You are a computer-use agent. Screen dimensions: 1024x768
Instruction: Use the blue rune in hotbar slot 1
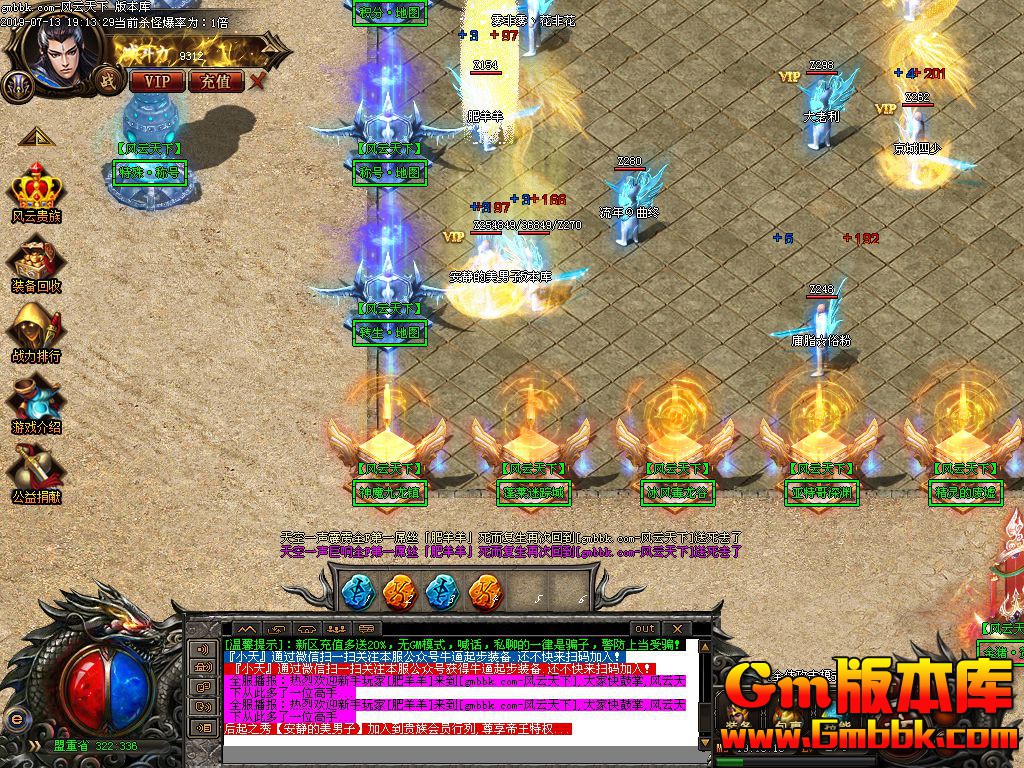coord(357,591)
